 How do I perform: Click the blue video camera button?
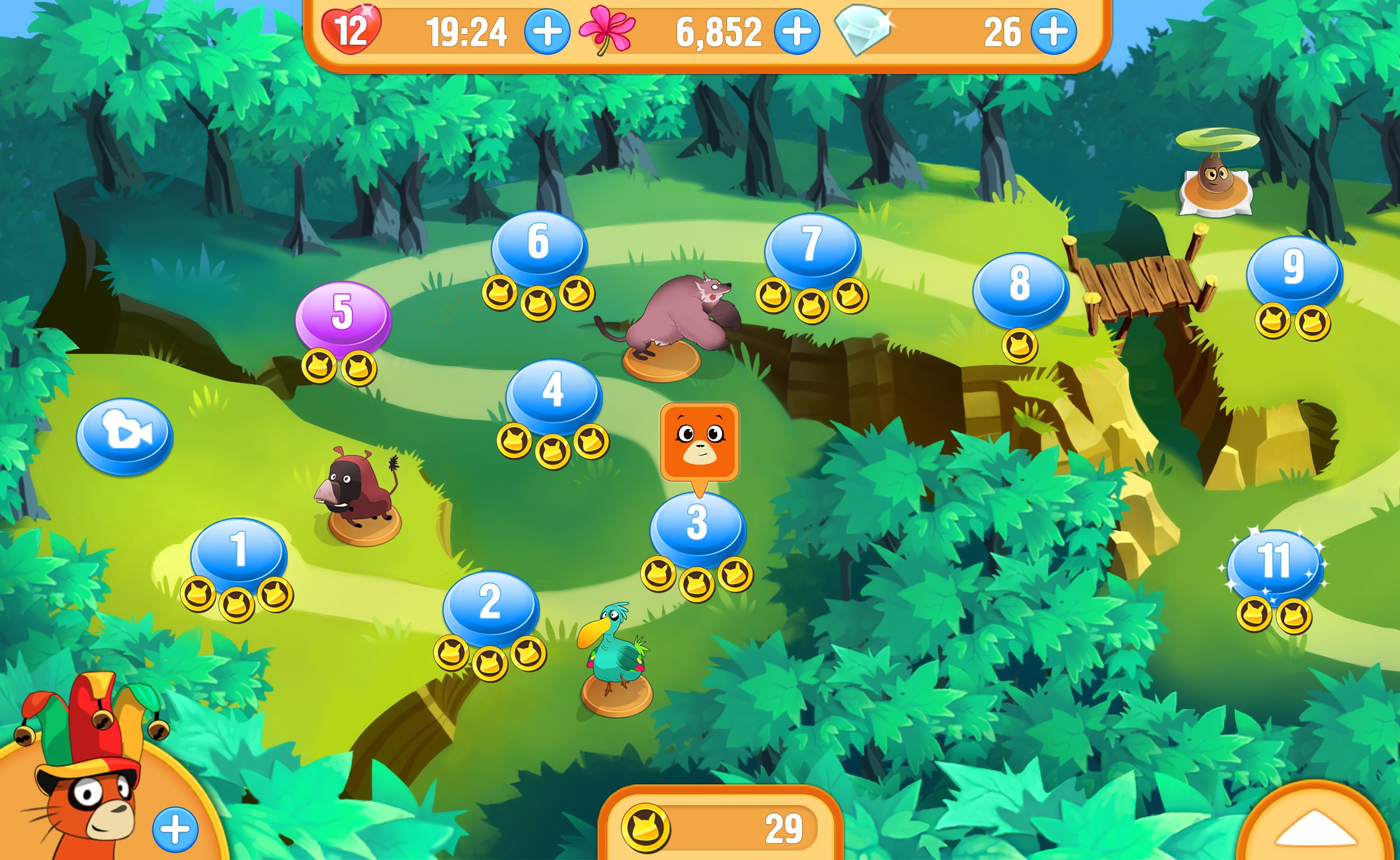point(124,435)
